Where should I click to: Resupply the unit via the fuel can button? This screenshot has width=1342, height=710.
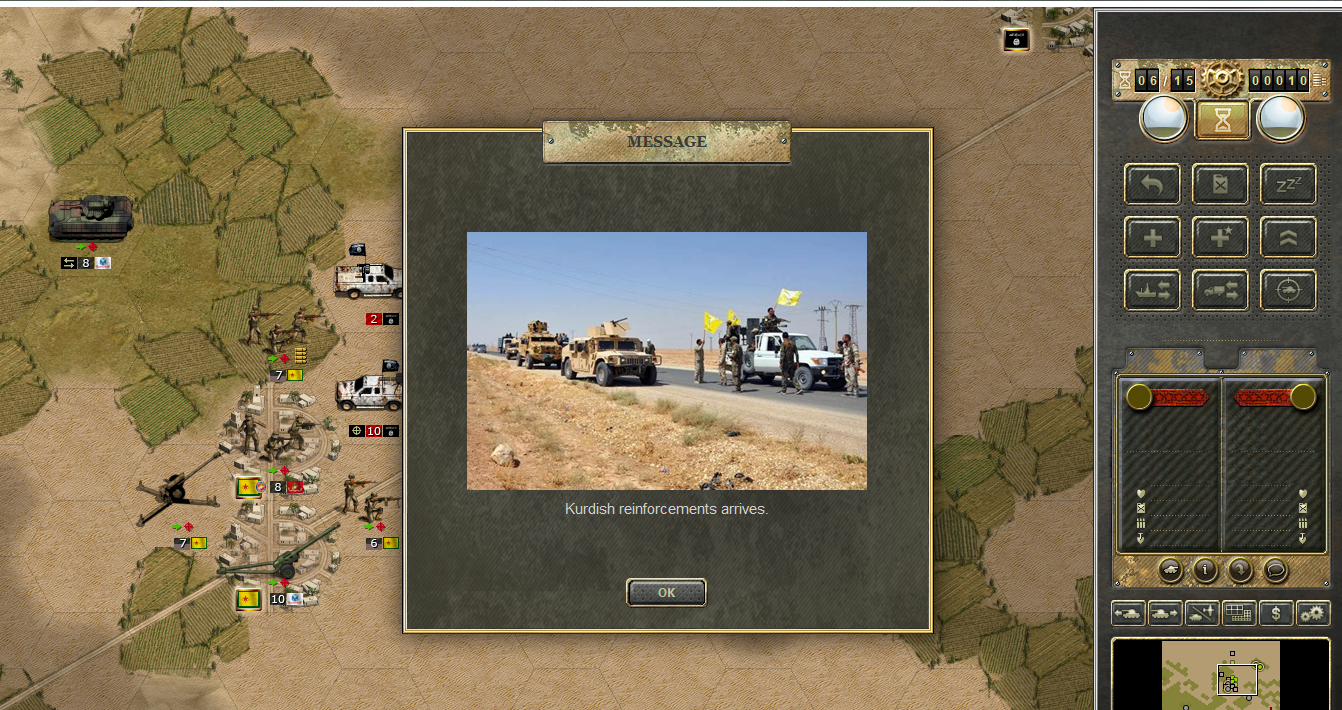pyautogui.click(x=1220, y=185)
